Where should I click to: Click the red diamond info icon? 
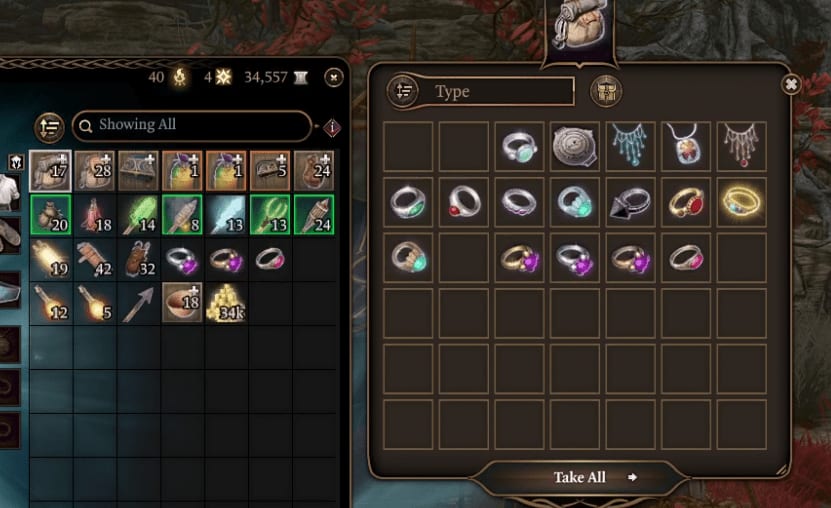(x=332, y=127)
